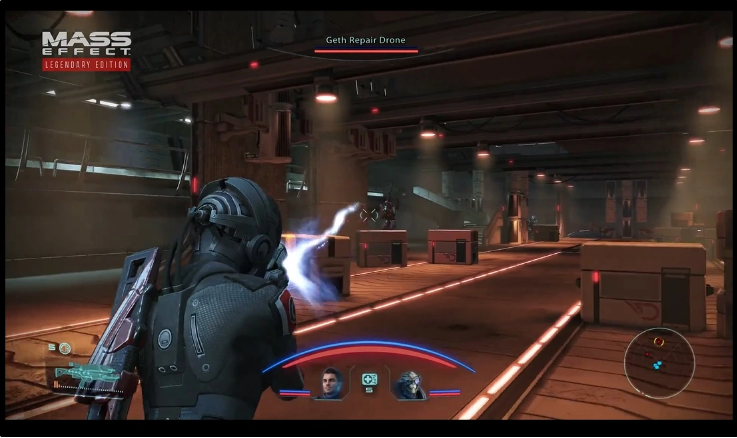Screen dimensions: 737x438
Task: Select Kaidan's squad portrait
Action: pos(330,383)
